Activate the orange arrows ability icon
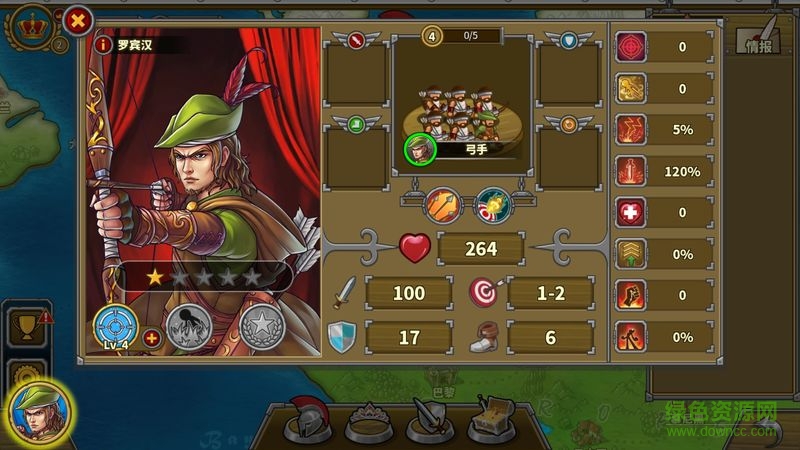Image resolution: width=800 pixels, height=450 pixels. pos(443,206)
